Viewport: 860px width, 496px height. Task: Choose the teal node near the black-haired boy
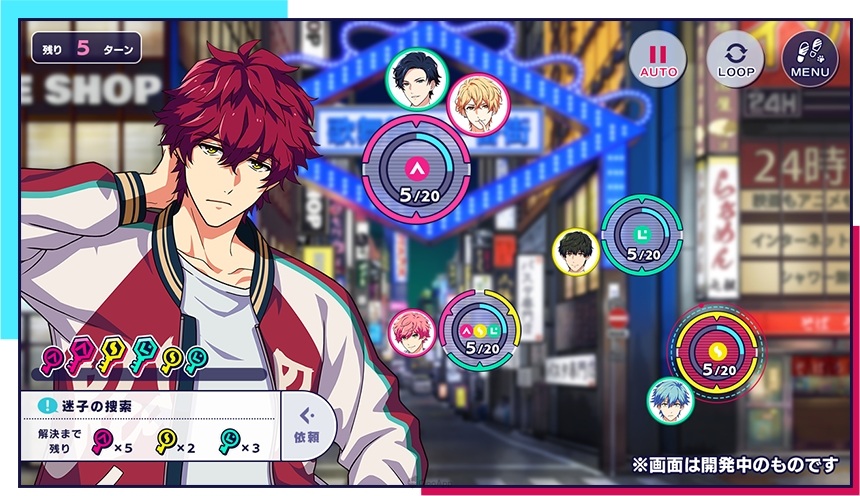[640, 235]
